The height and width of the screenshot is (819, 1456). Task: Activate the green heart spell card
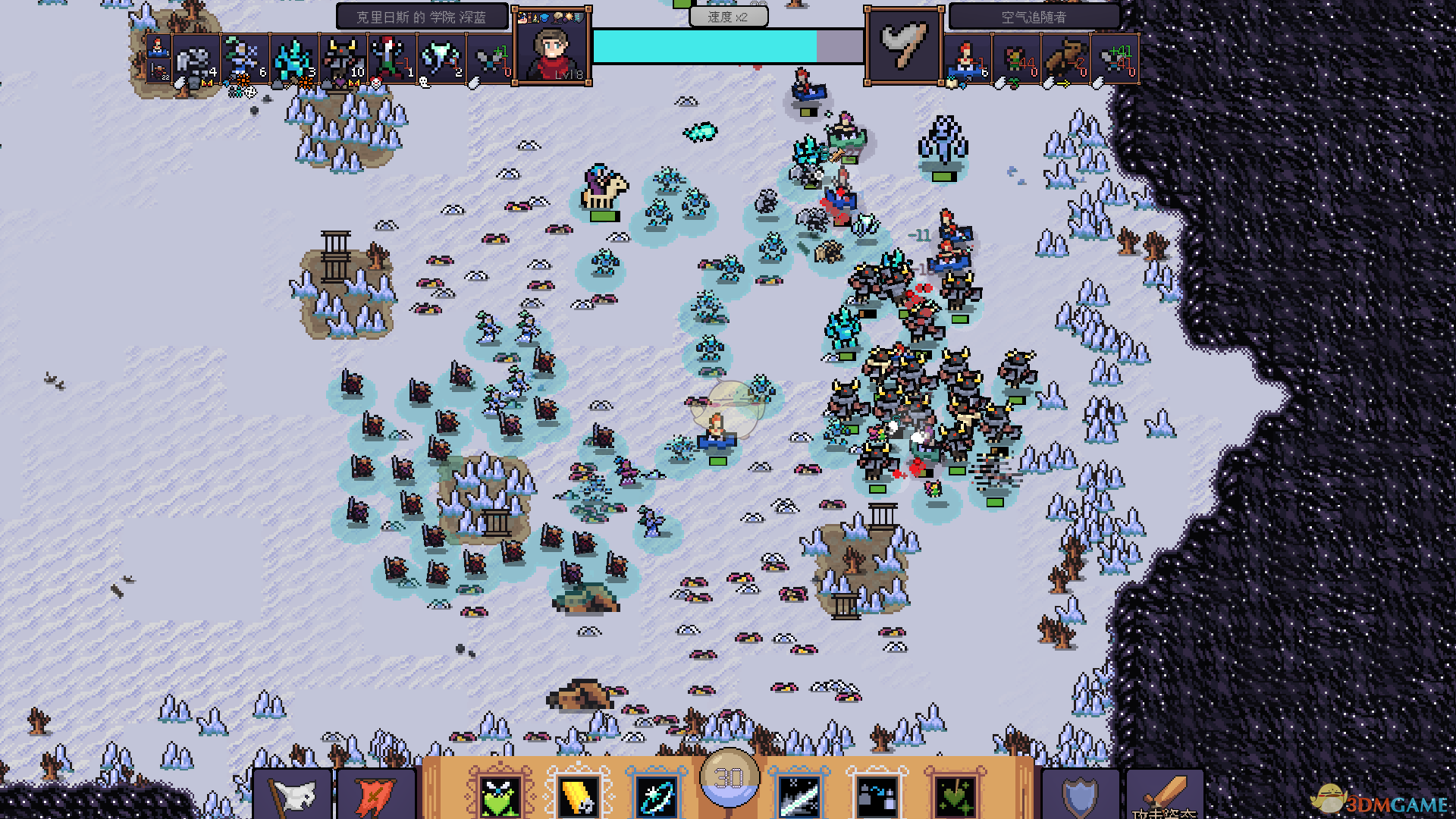[499, 794]
